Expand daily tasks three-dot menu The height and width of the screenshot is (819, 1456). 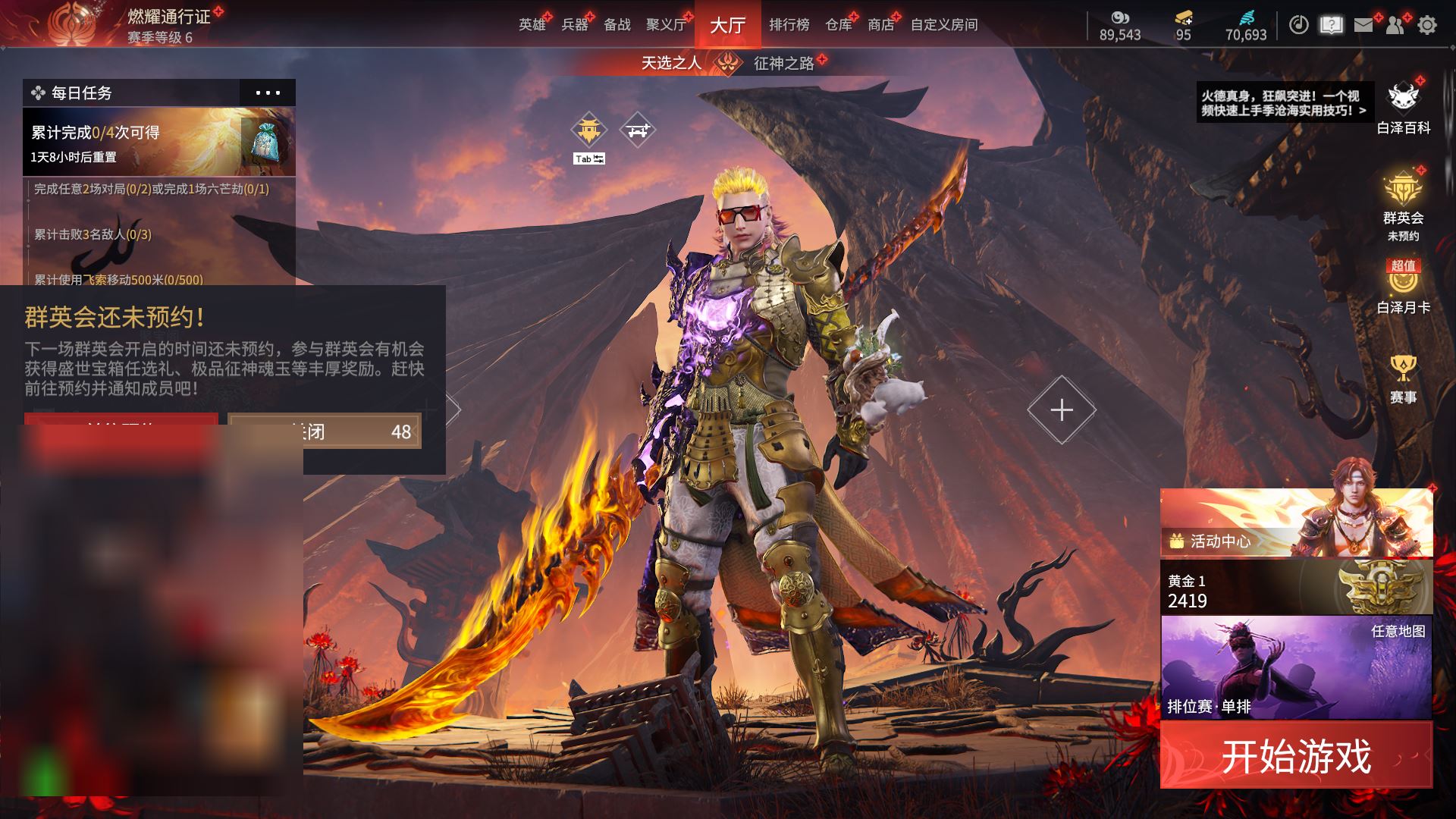click(x=268, y=93)
